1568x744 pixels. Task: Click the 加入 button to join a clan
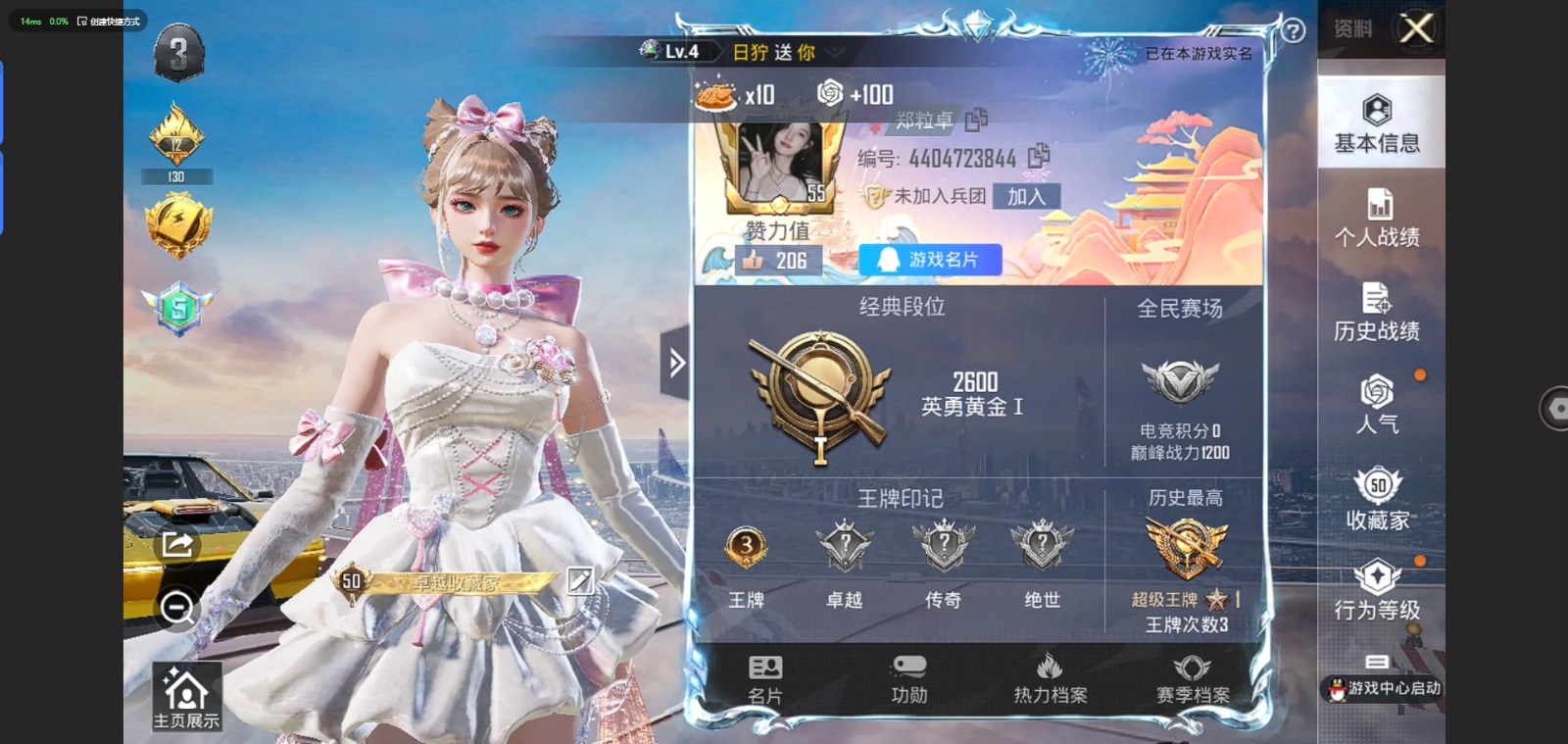[1026, 196]
